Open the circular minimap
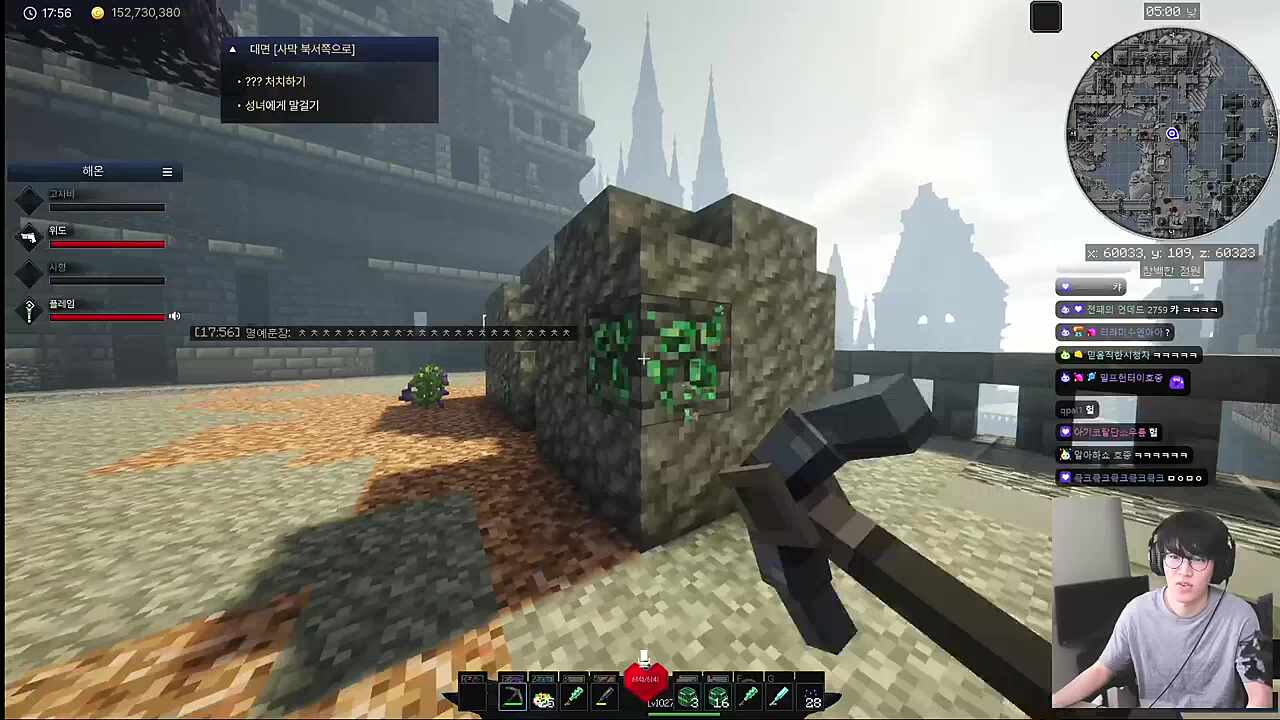 [x=1171, y=134]
